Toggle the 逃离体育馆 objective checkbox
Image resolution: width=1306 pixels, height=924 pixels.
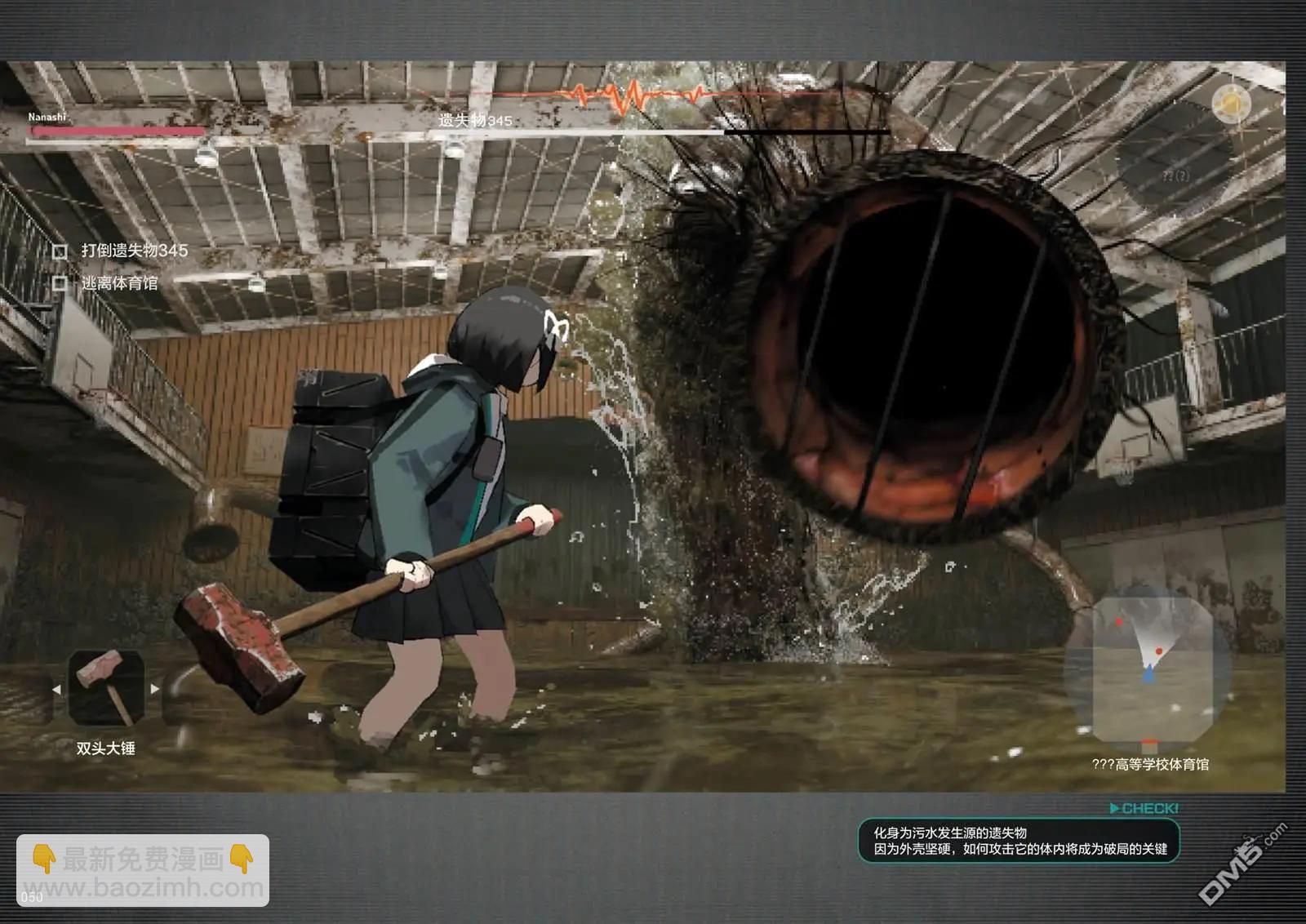[60, 283]
